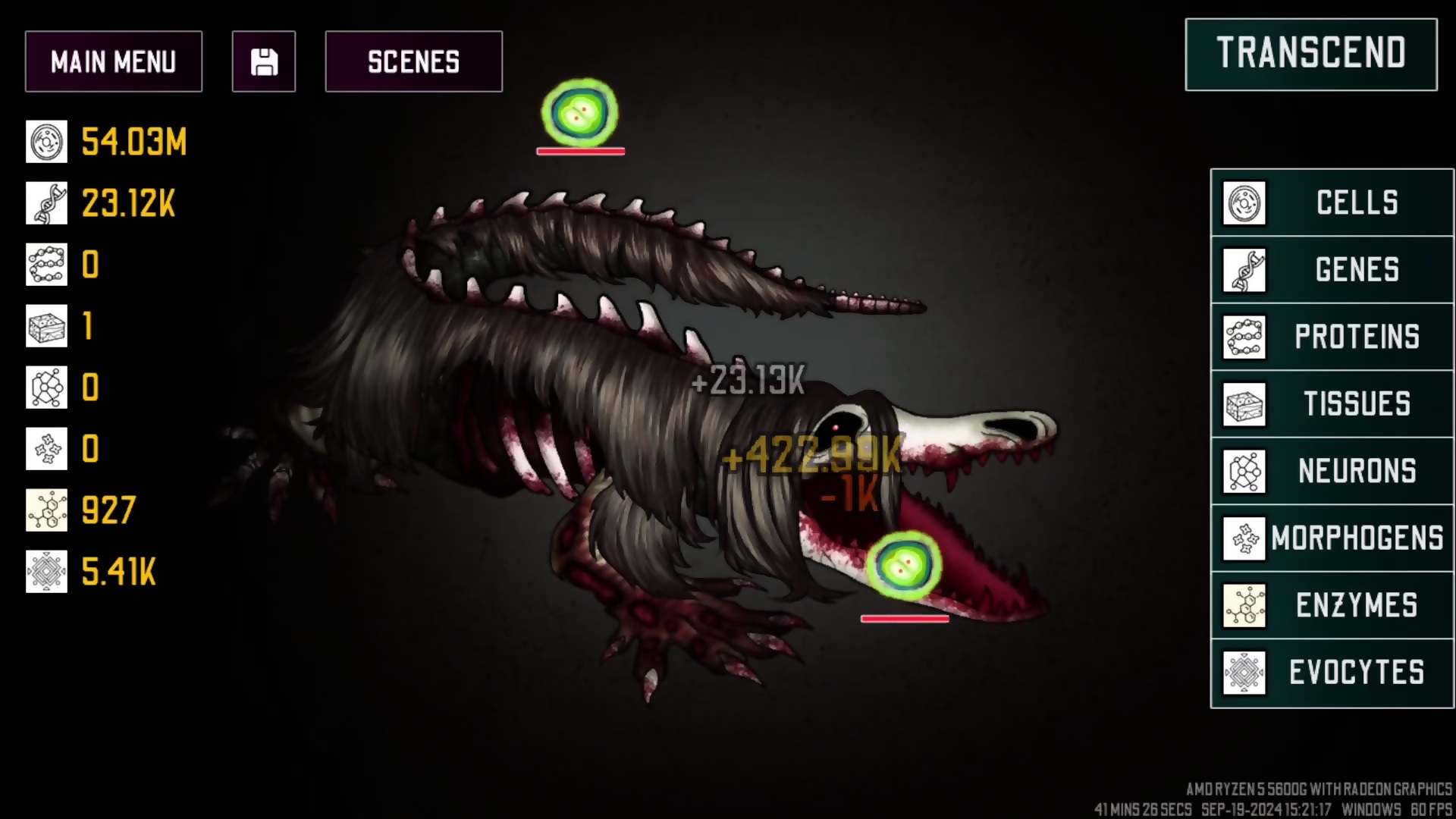Viewport: 1456px width, 819px height.
Task: Select the Proteins tab
Action: point(1332,337)
